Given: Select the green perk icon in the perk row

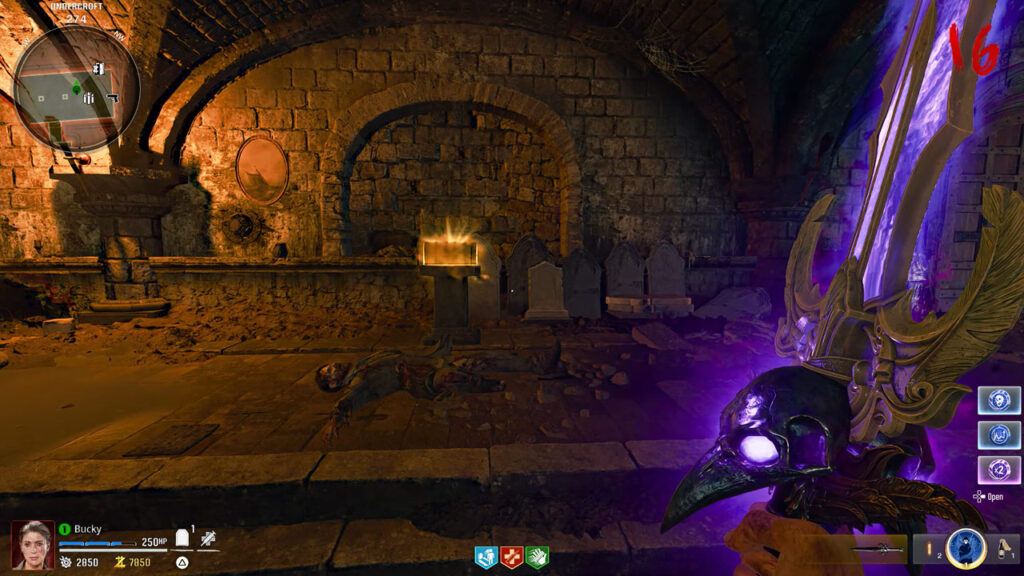Looking at the screenshot, I should coord(536,557).
